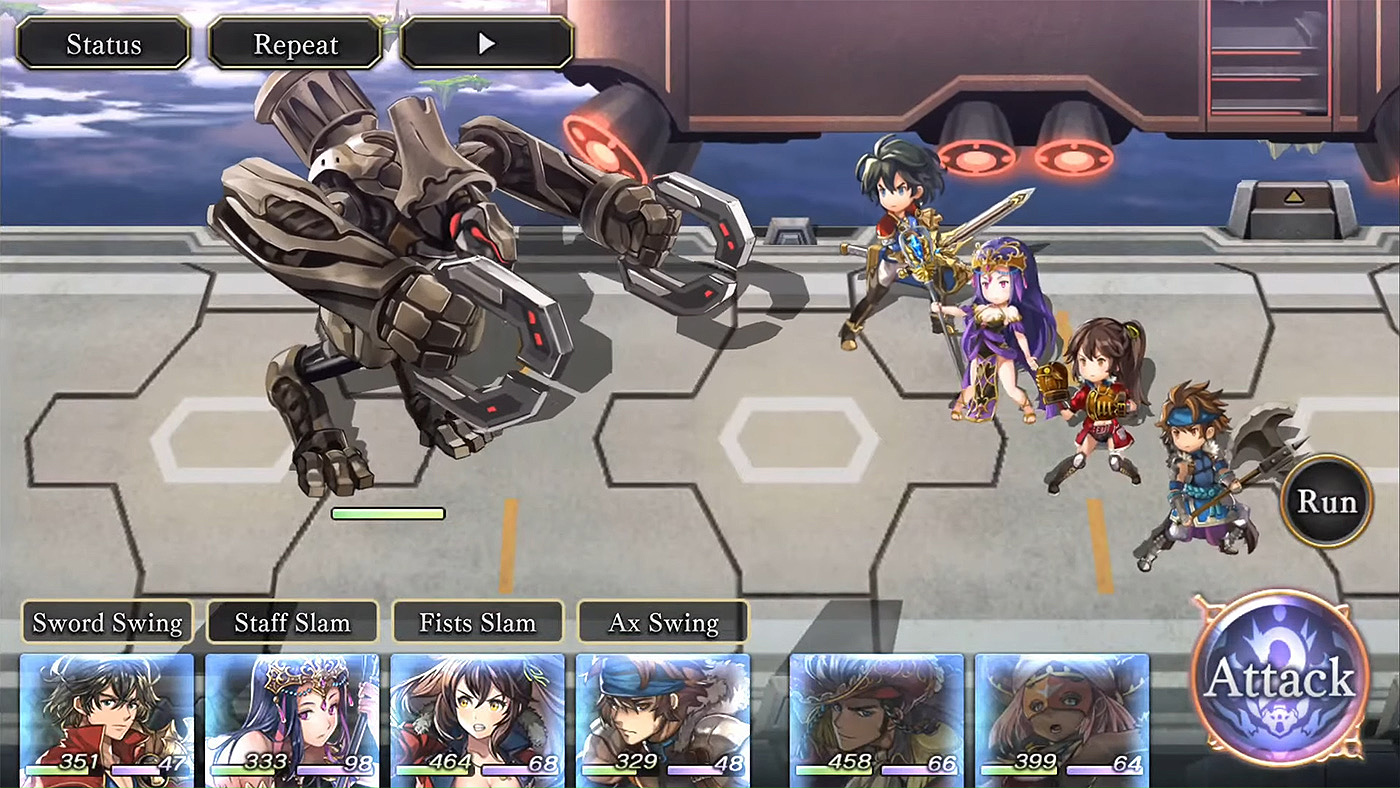The height and width of the screenshot is (788, 1400).
Task: Launch the round with the Attack button
Action: (1280, 679)
